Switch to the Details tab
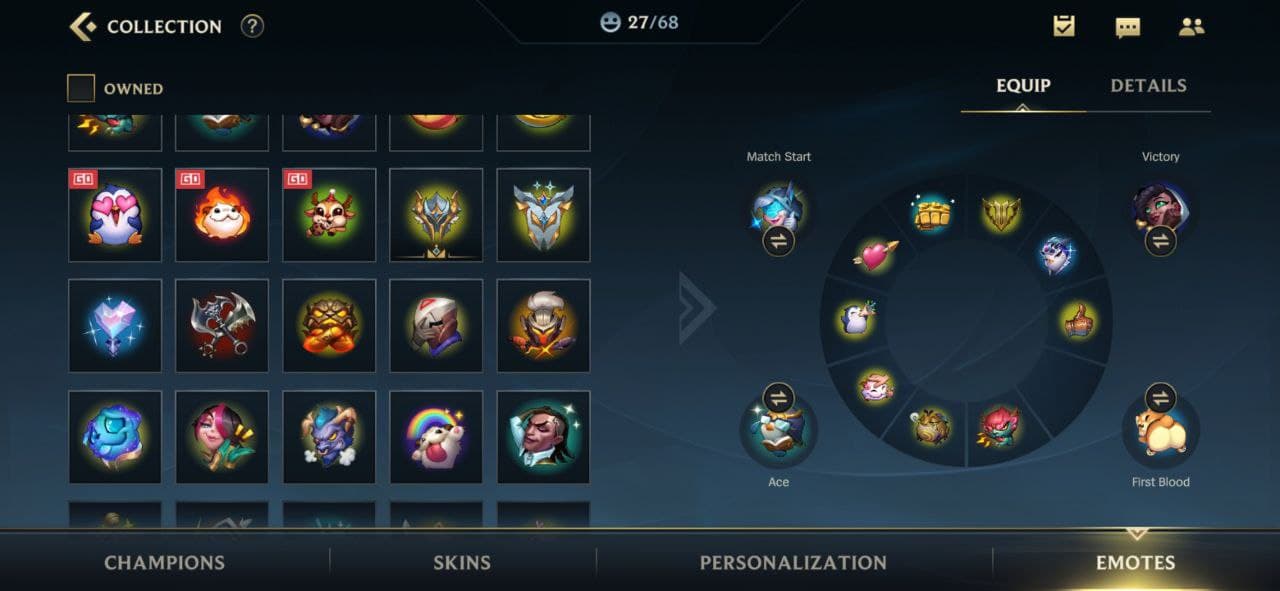 pos(1148,86)
